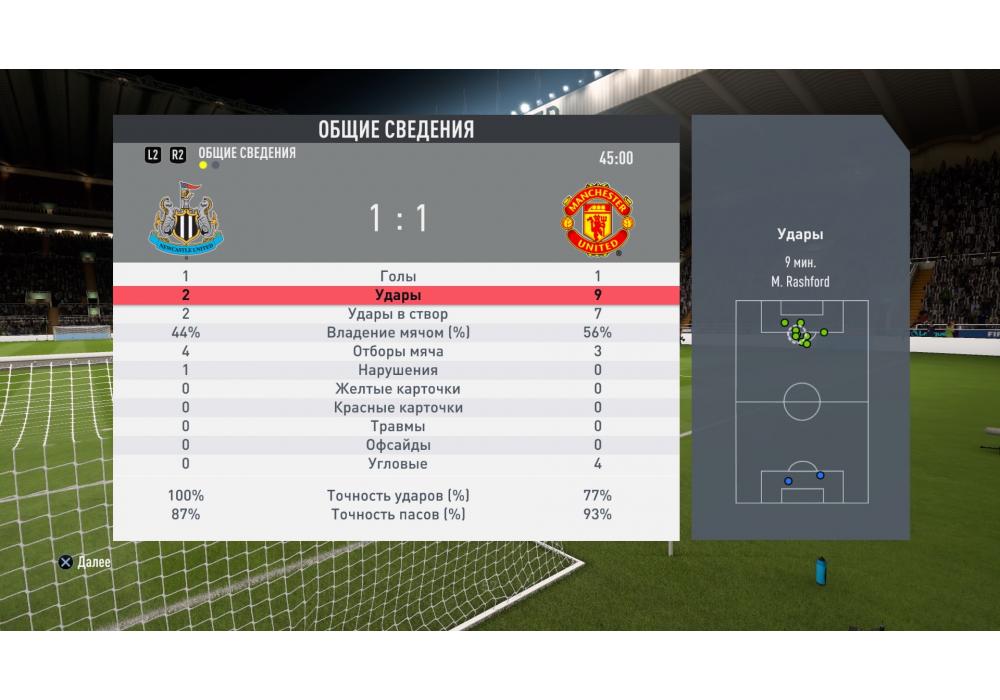
Task: Open the Владение мячом (%) row
Action: coord(398,333)
